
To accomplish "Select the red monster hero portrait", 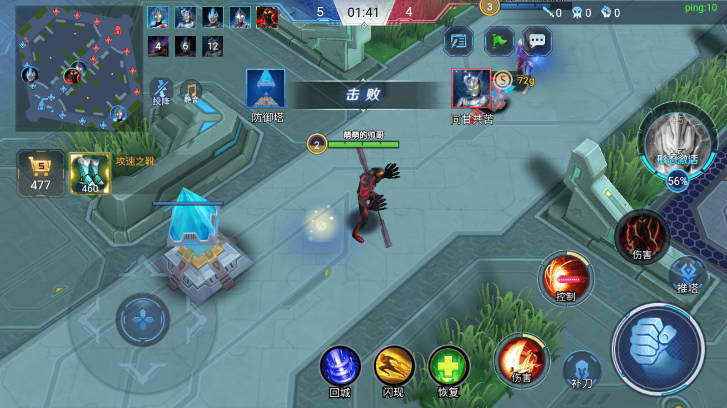I will click(x=267, y=17).
